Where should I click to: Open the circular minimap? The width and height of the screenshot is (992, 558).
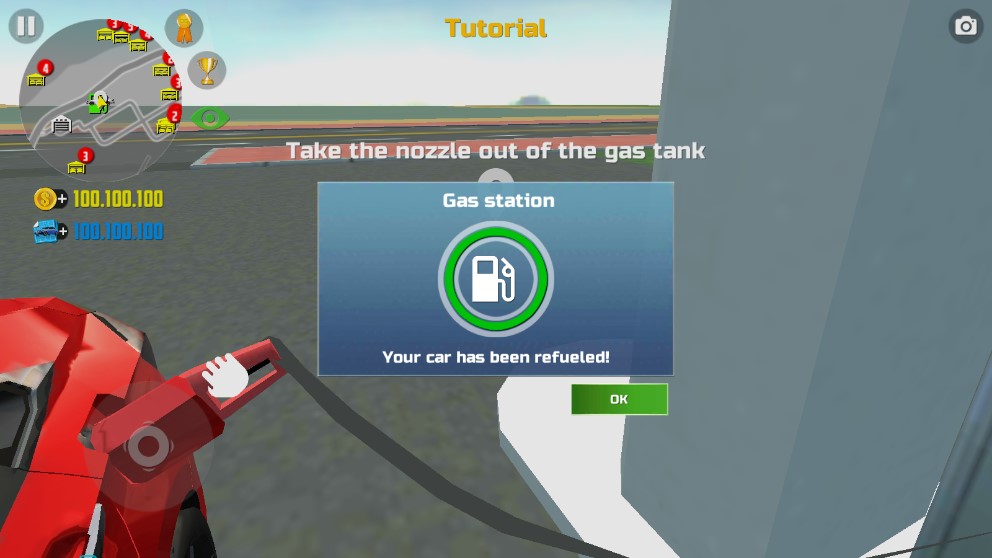point(98,100)
